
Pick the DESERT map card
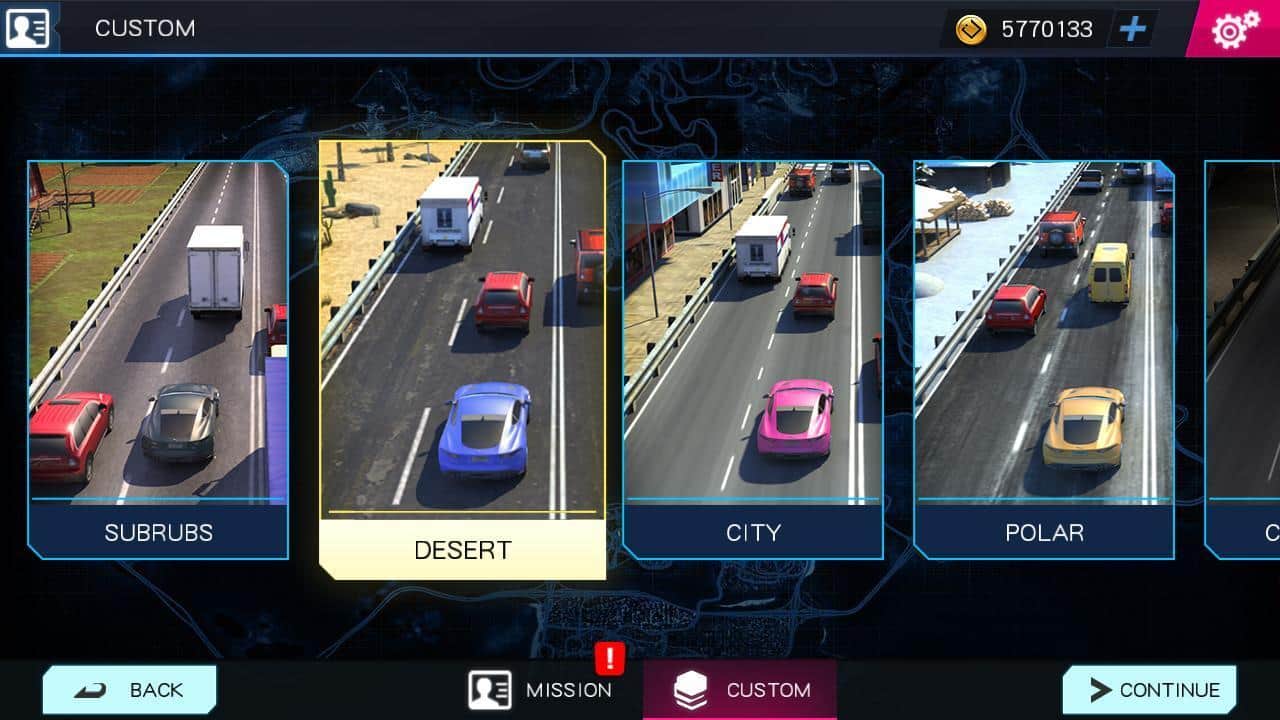pyautogui.click(x=462, y=360)
